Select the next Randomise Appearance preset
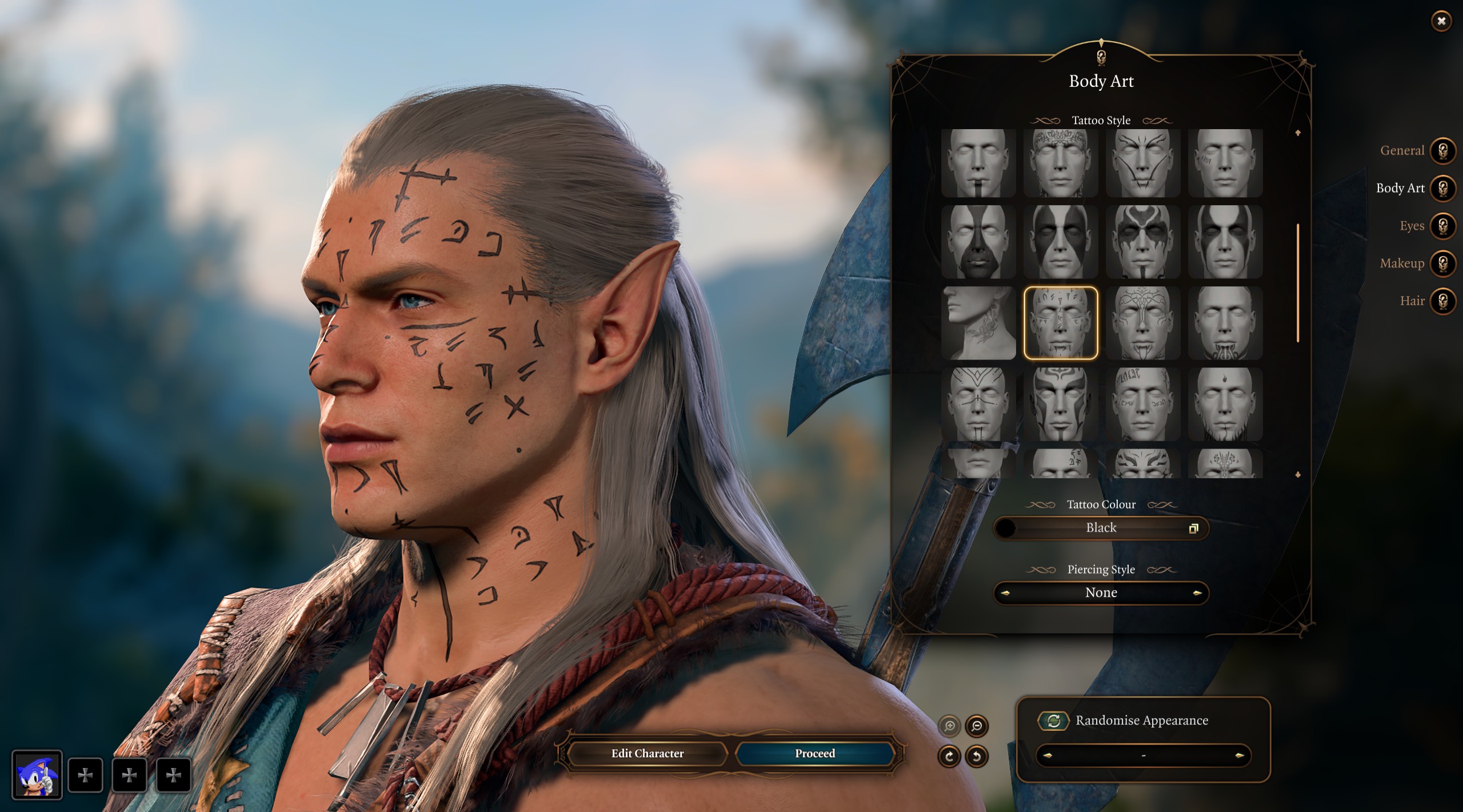This screenshot has height=812, width=1463. (x=1239, y=755)
